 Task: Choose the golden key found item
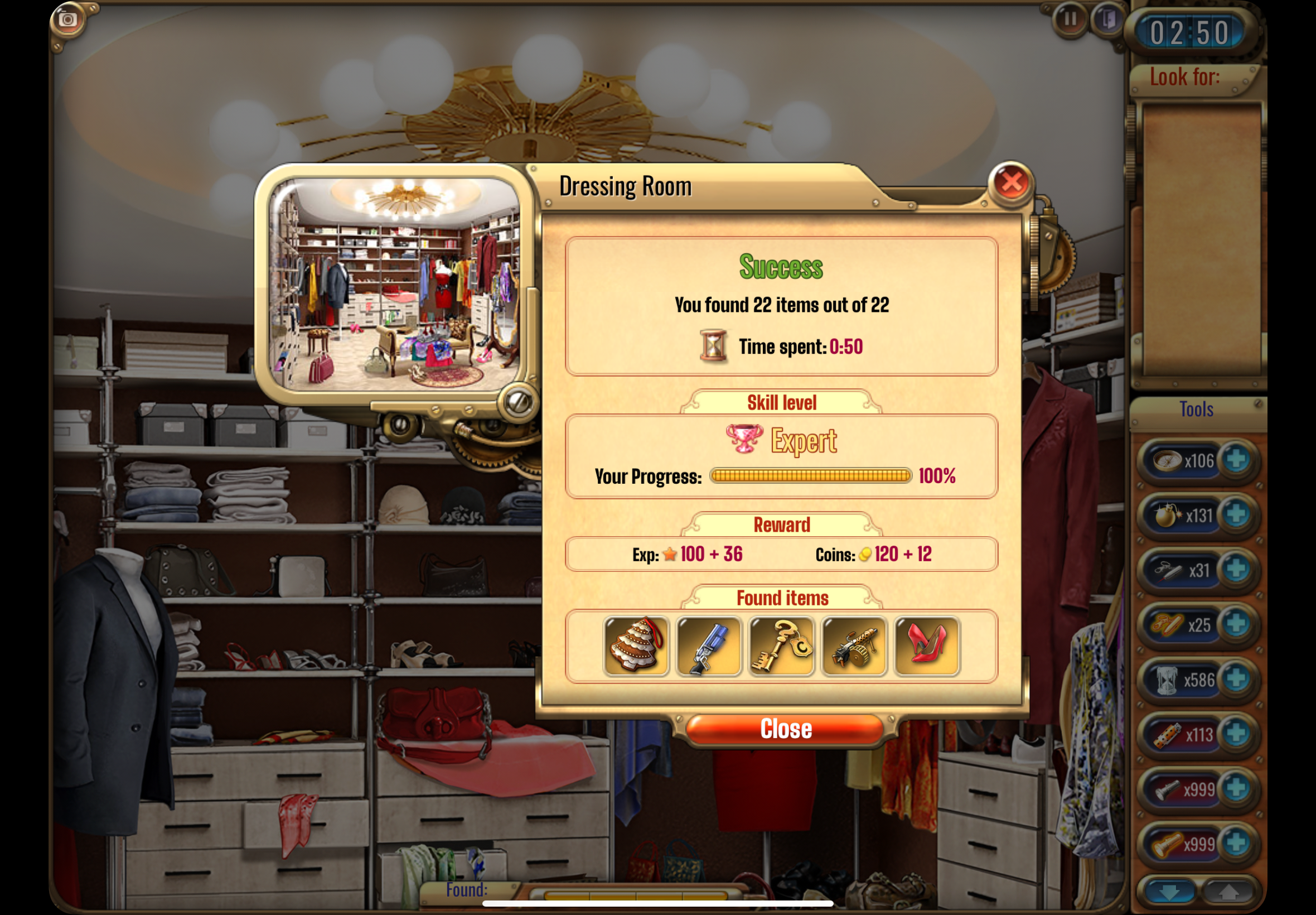coord(781,646)
